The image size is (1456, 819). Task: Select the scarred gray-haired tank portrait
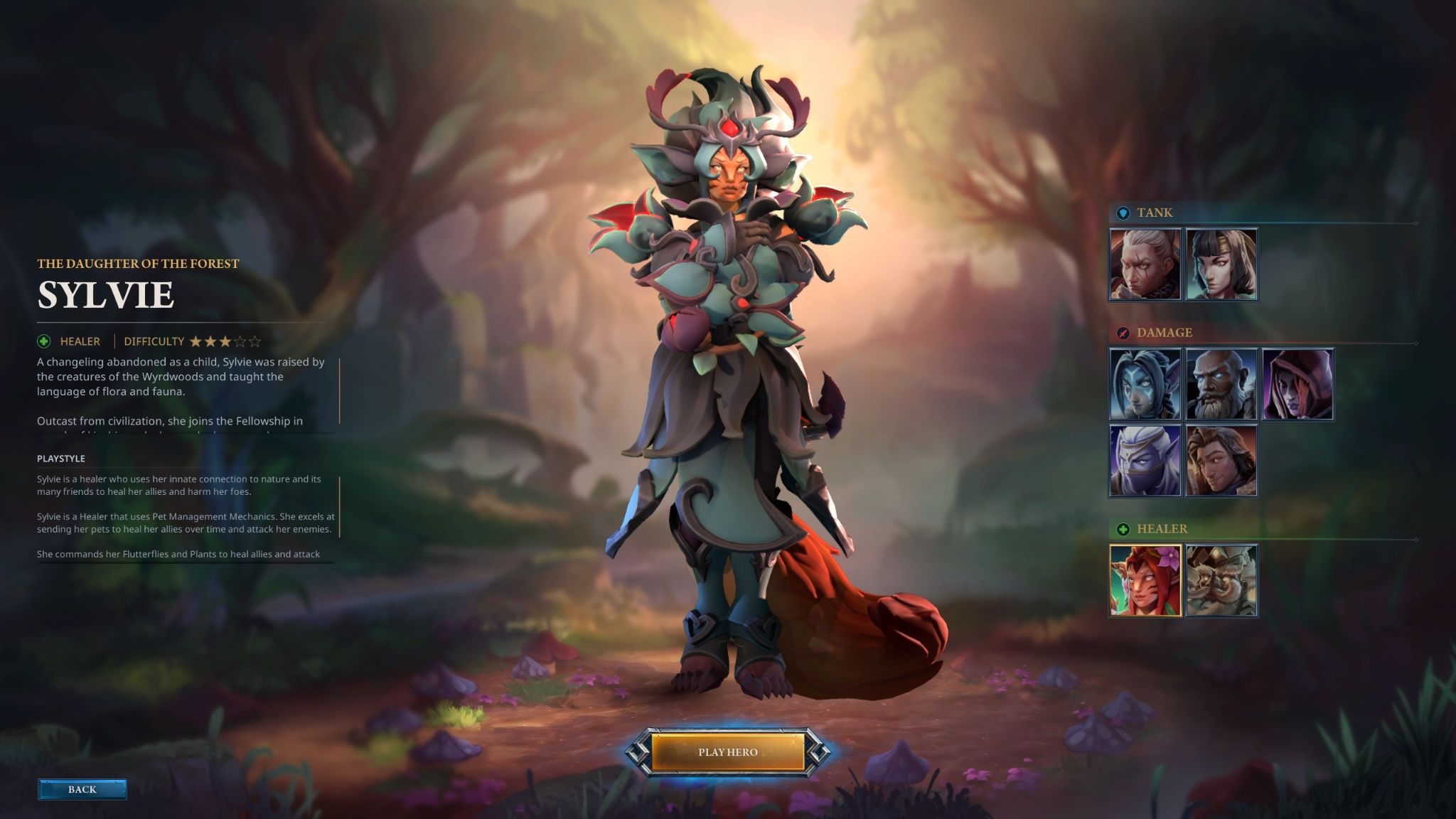point(1145,264)
